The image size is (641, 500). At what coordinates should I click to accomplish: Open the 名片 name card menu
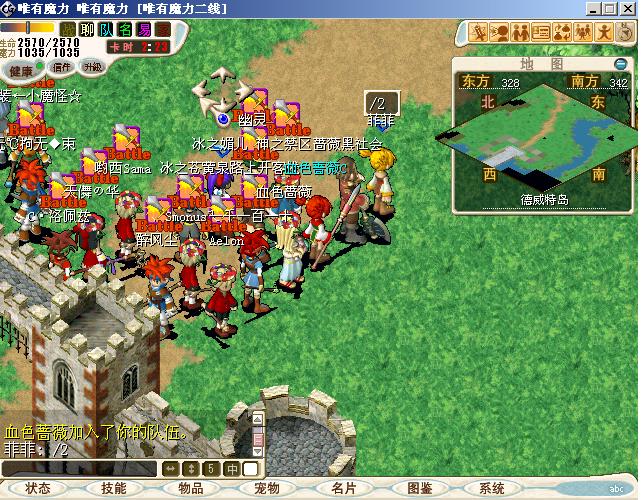(x=343, y=488)
